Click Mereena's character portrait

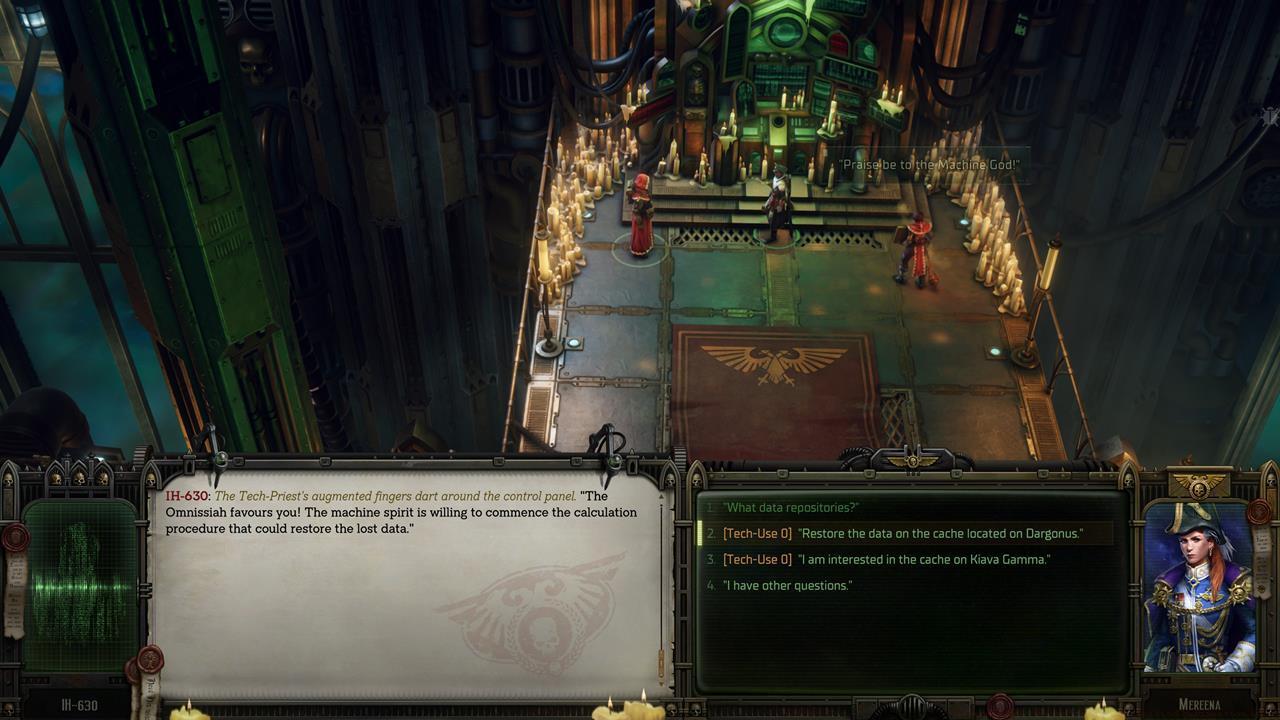pos(1199,586)
